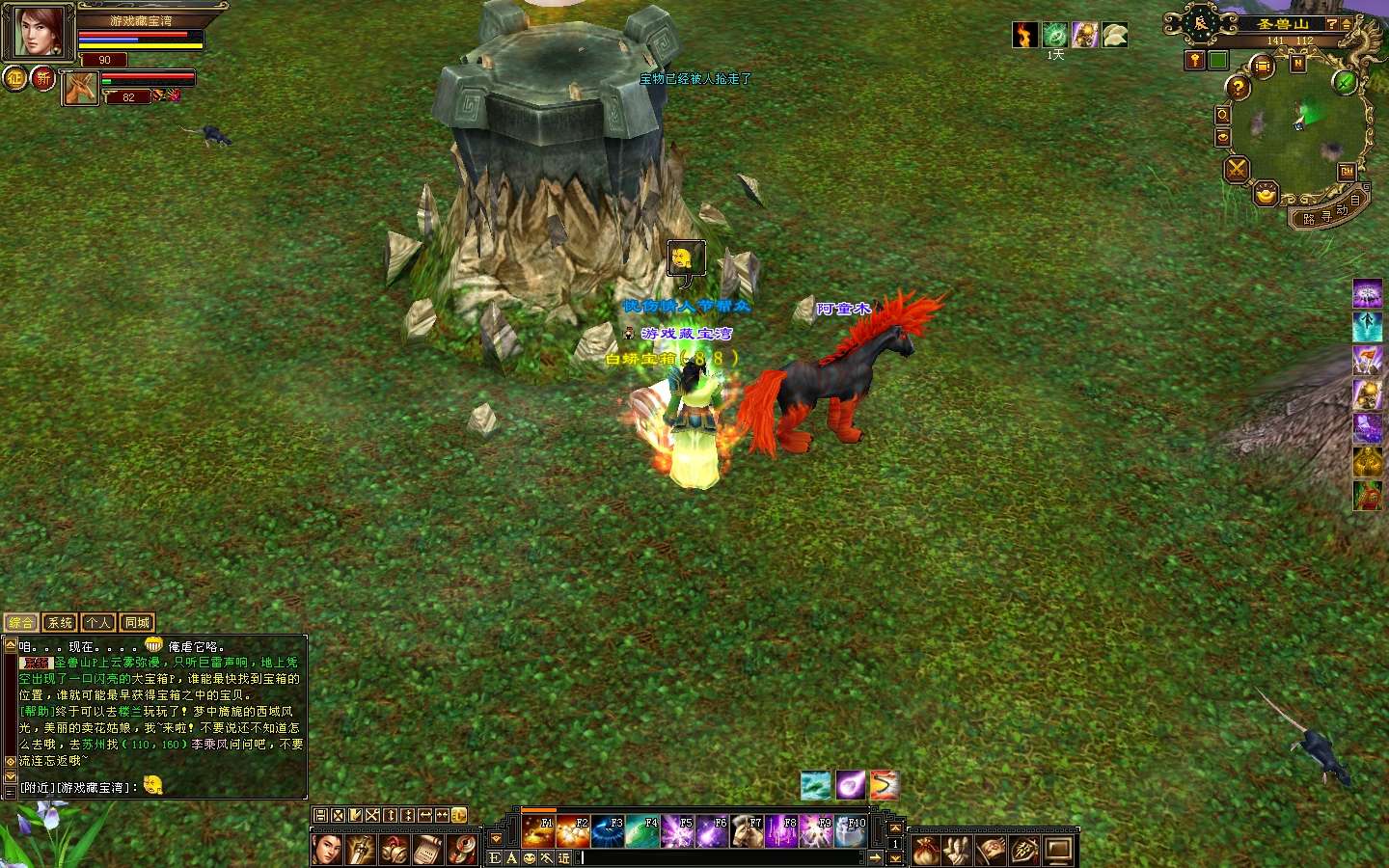The height and width of the screenshot is (868, 1389).
Task: Click the gold 征 round button
Action: [15, 78]
